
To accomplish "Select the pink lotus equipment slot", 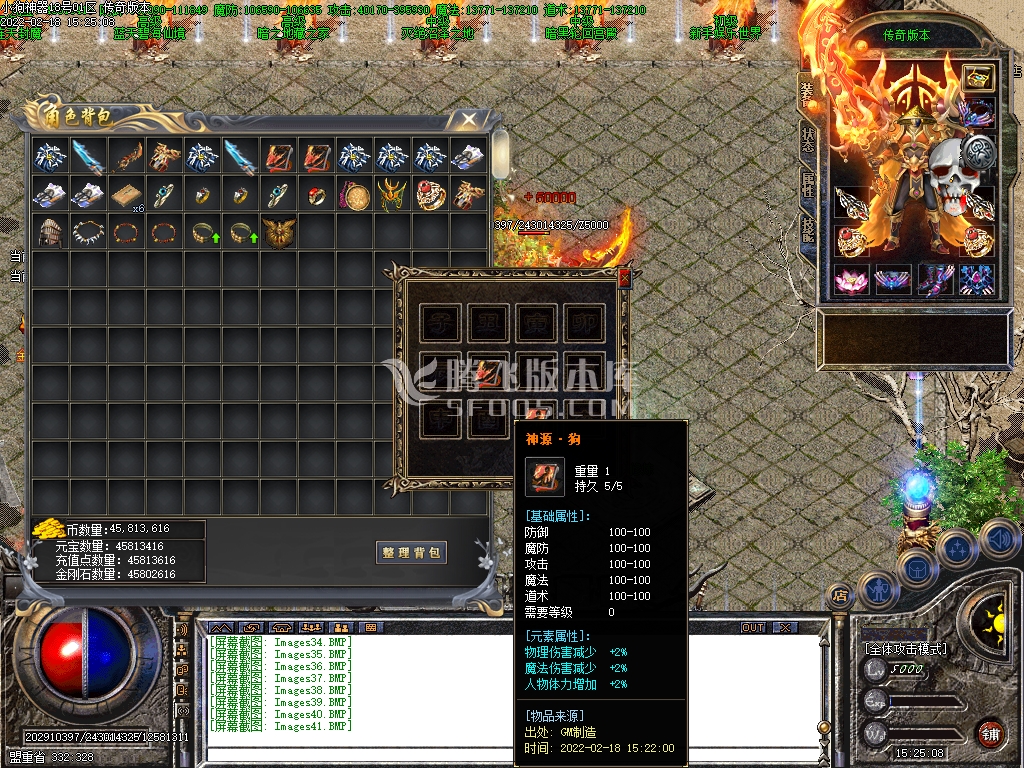I will tap(852, 280).
